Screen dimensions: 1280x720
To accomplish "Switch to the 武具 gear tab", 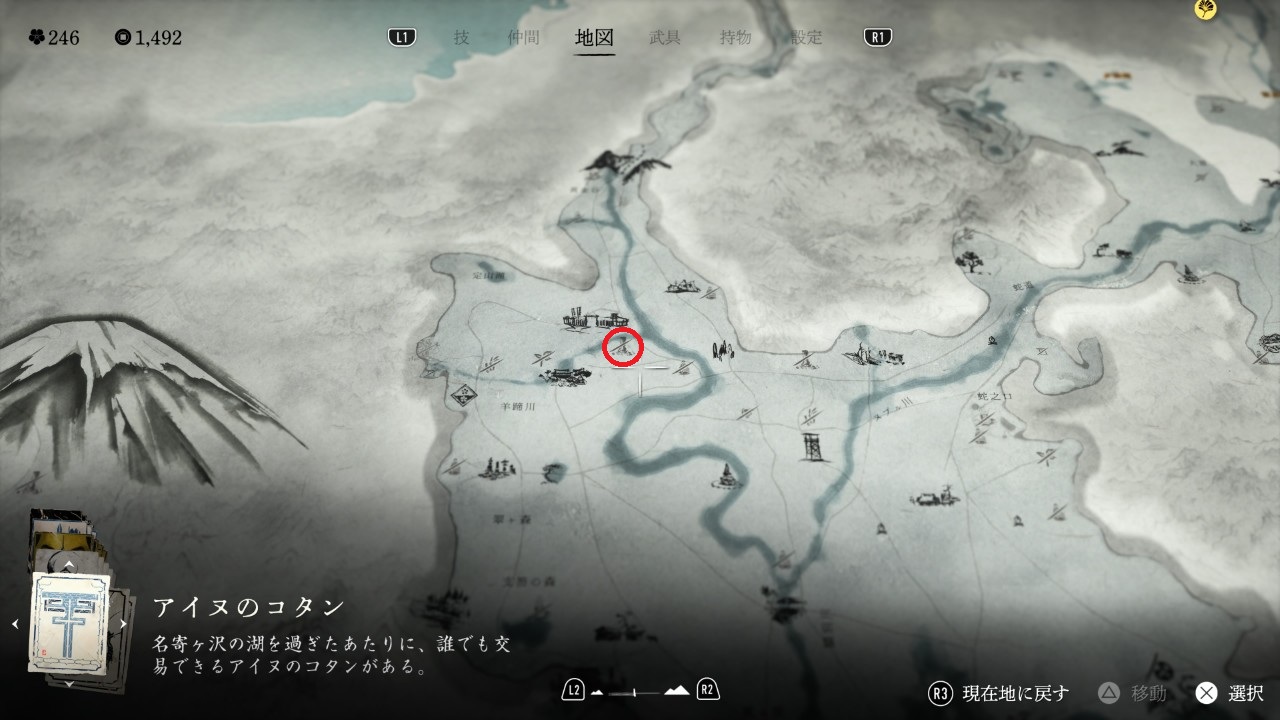I will (x=665, y=38).
